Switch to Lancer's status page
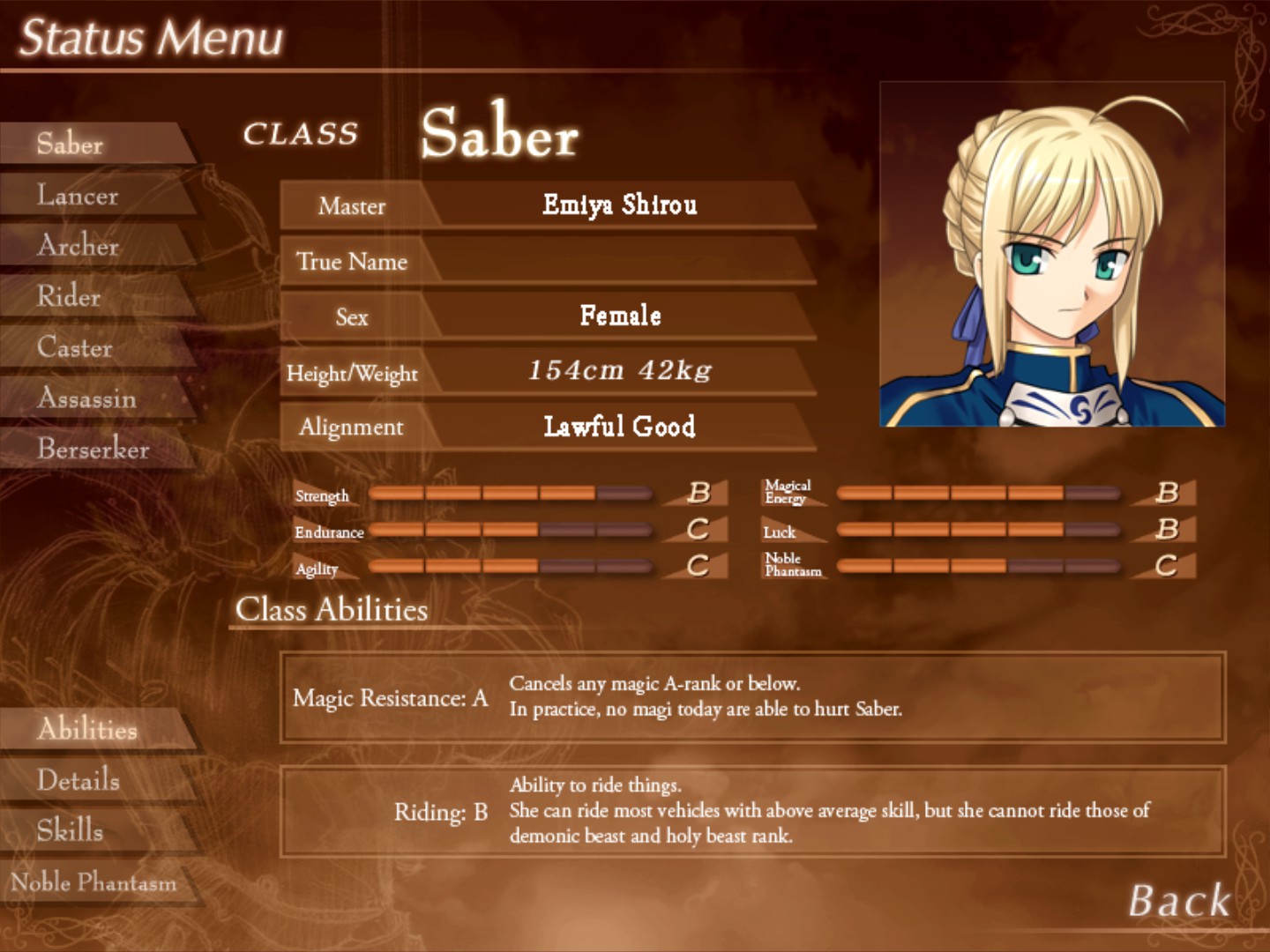The height and width of the screenshot is (952, 1270). pos(78,196)
